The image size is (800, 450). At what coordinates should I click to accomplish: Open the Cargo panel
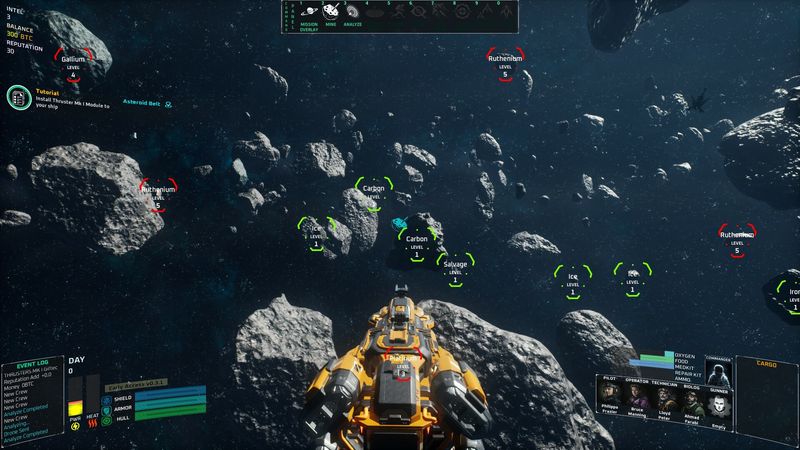point(766,400)
